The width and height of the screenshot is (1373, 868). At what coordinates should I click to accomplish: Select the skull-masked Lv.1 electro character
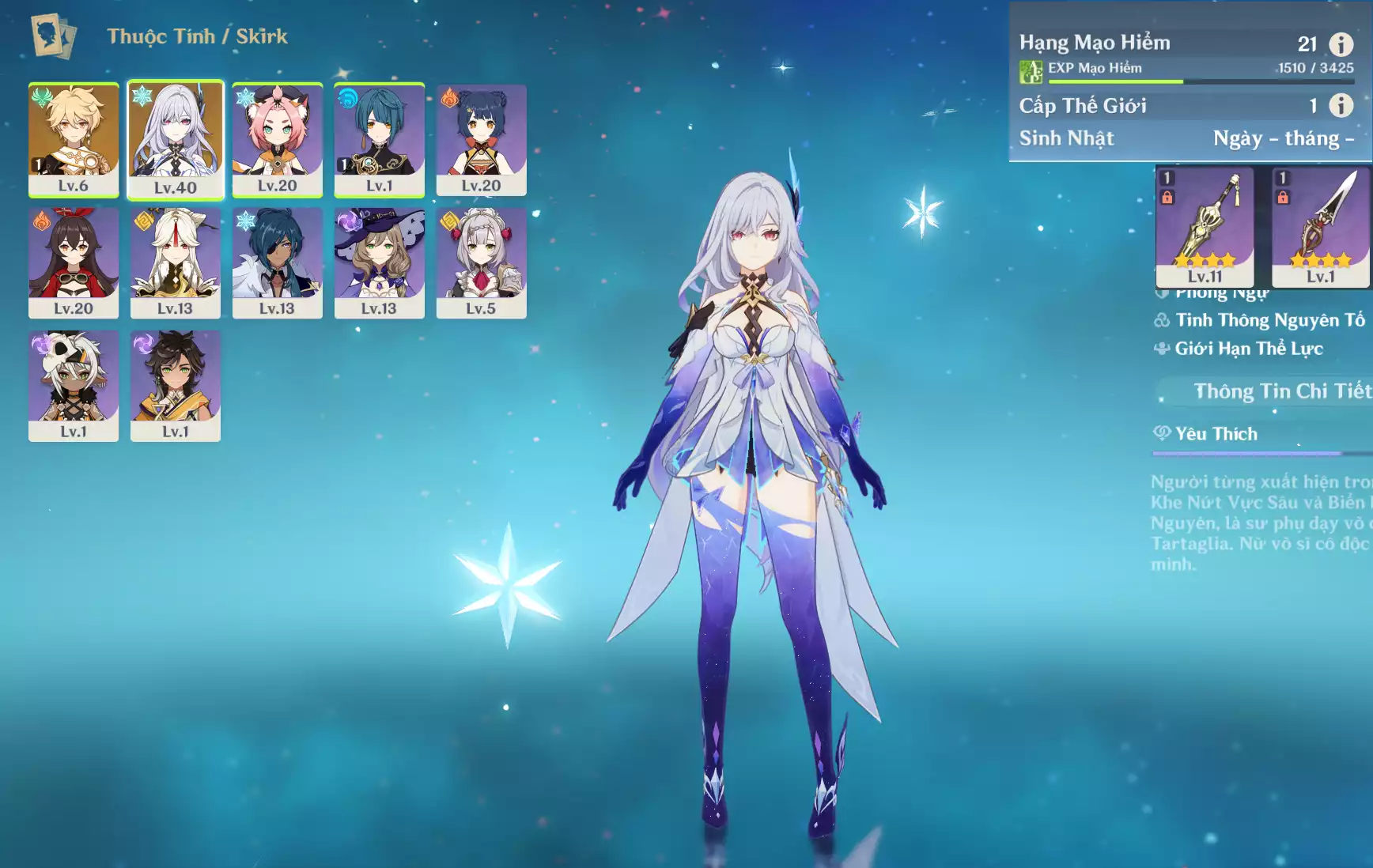[74, 386]
